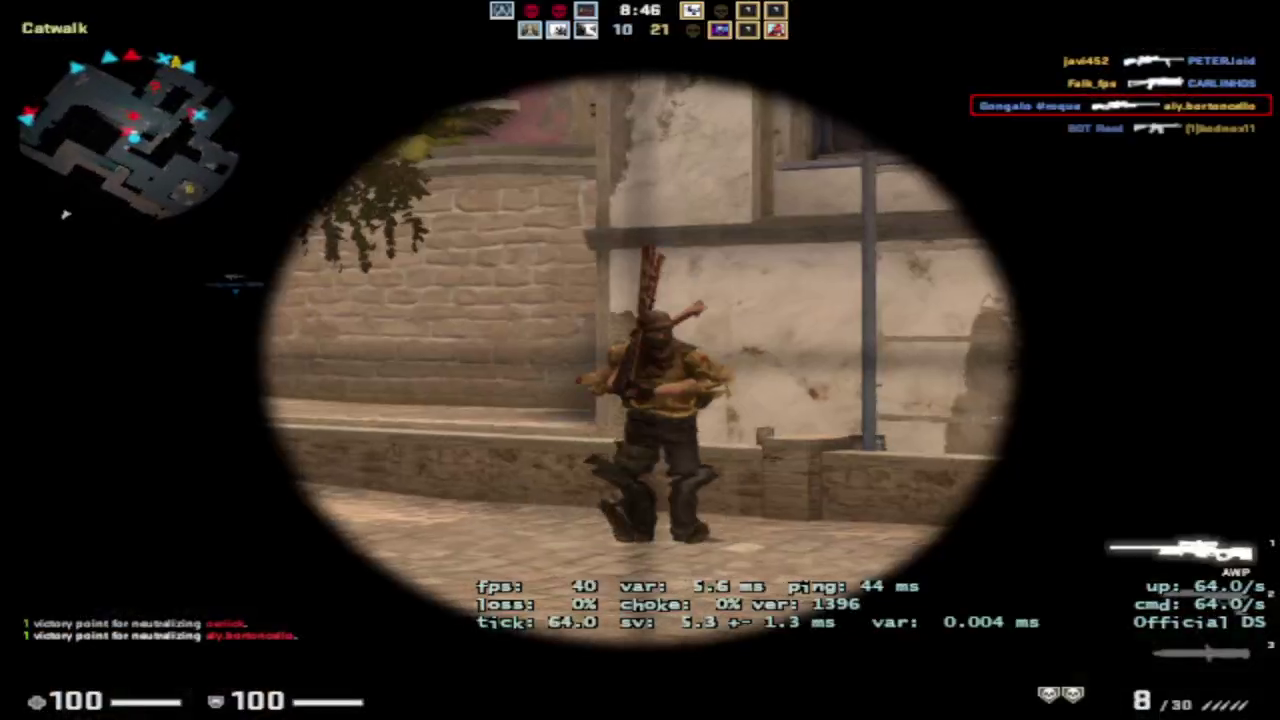Click the shotgun icon beside Falk_fps kill entry

[x=1157, y=82]
